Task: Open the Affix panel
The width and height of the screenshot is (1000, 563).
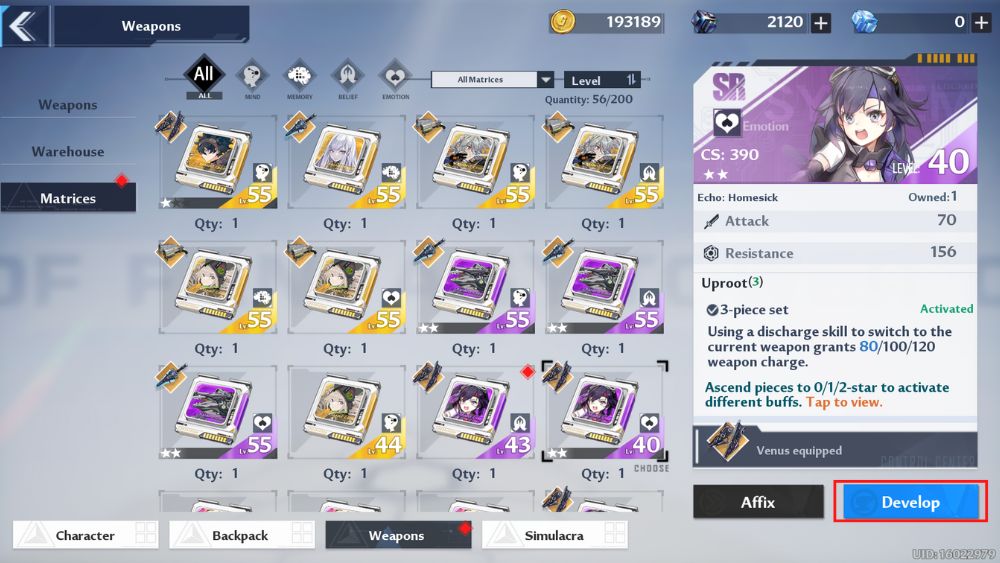Action: (x=758, y=502)
